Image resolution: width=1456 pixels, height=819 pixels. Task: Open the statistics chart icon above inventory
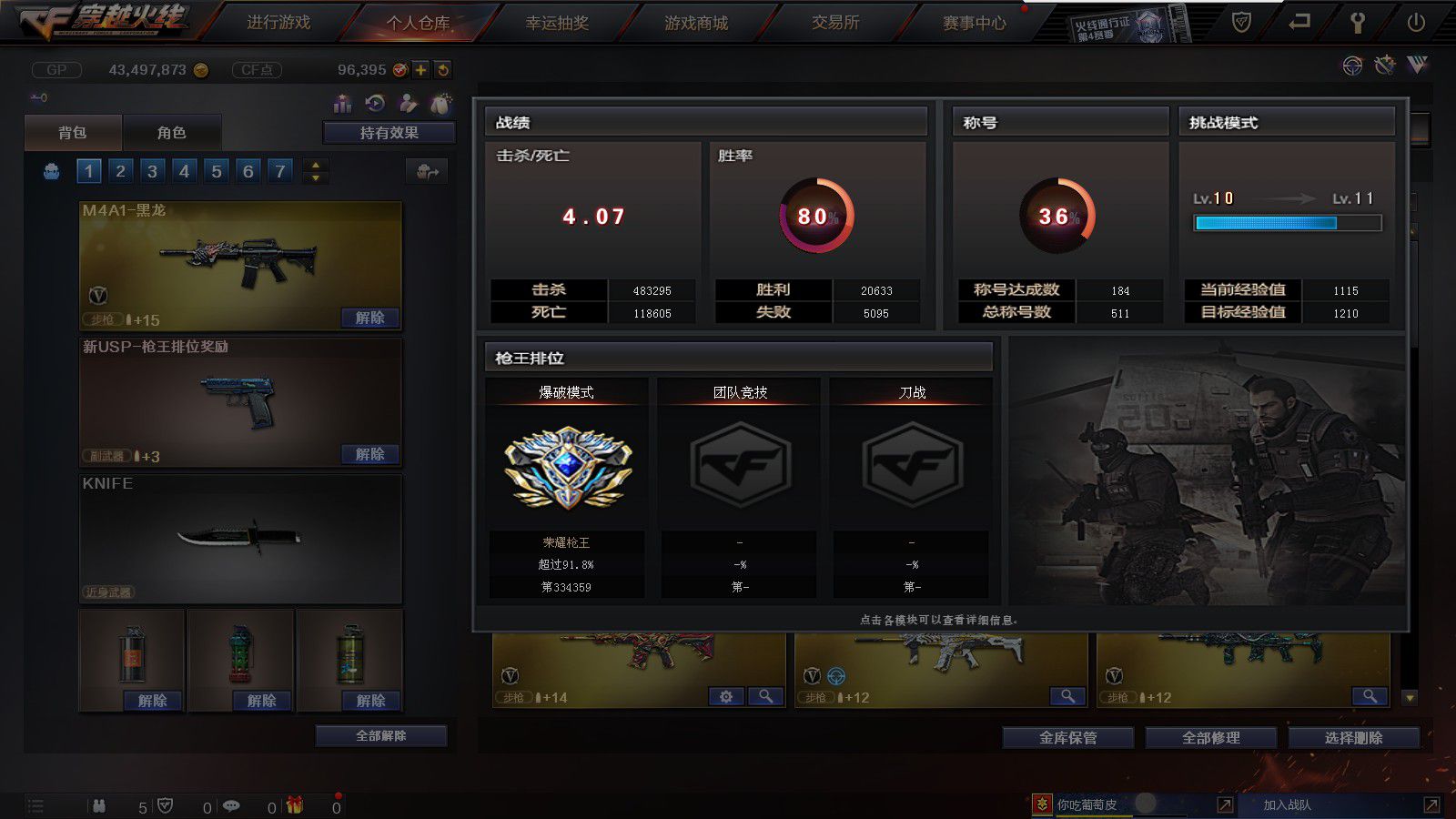point(343,104)
